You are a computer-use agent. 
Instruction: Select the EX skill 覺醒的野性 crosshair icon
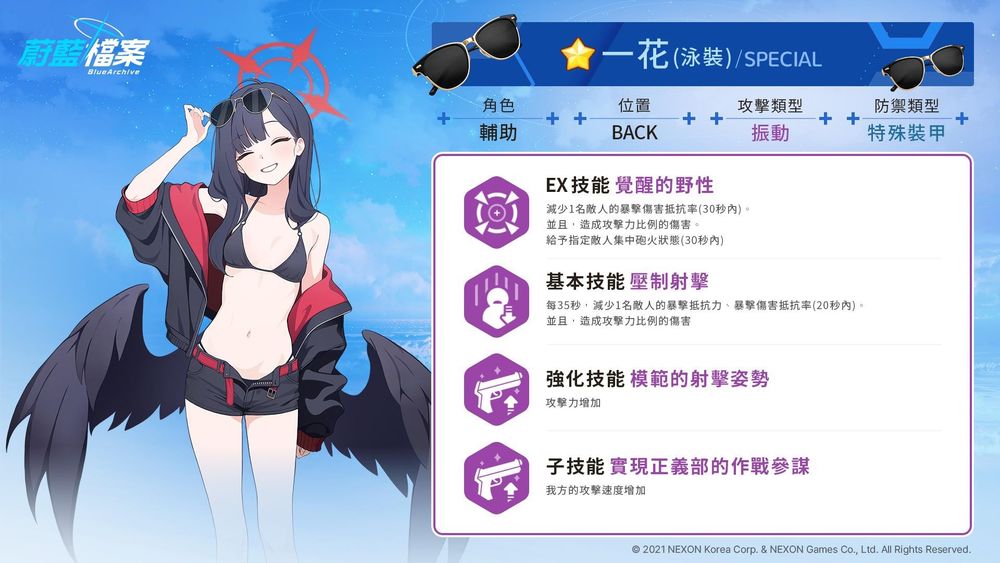(x=497, y=213)
